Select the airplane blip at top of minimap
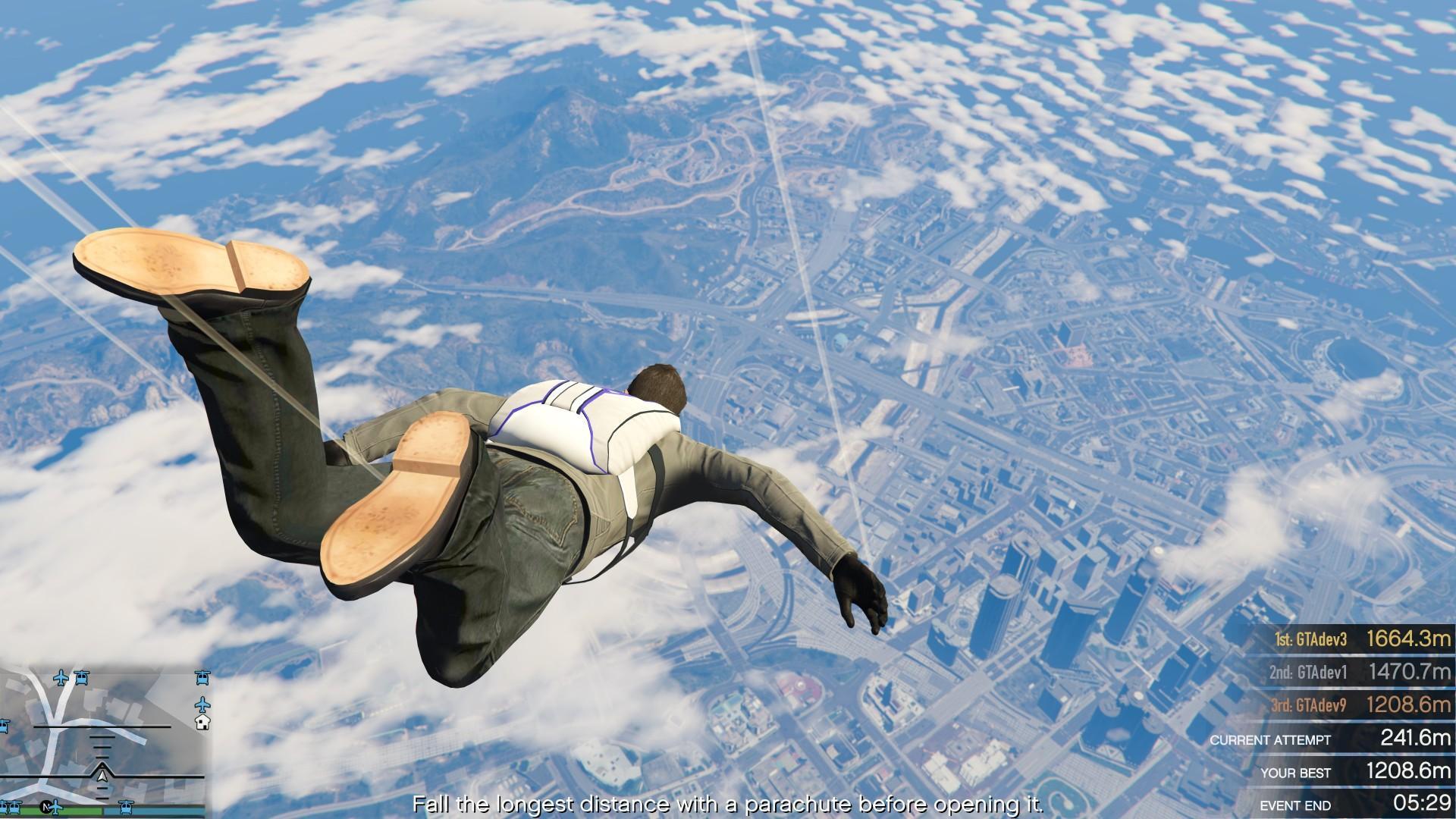1456x819 pixels. [61, 678]
